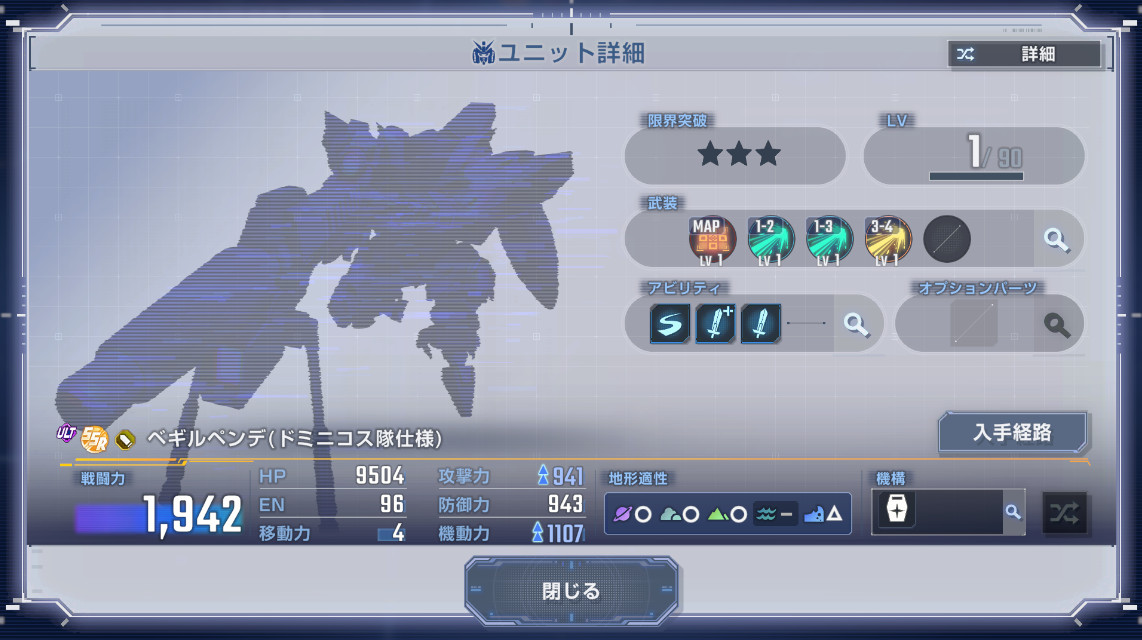Inspect abilities with the magnifier icon
1142x640 pixels.
[x=856, y=324]
